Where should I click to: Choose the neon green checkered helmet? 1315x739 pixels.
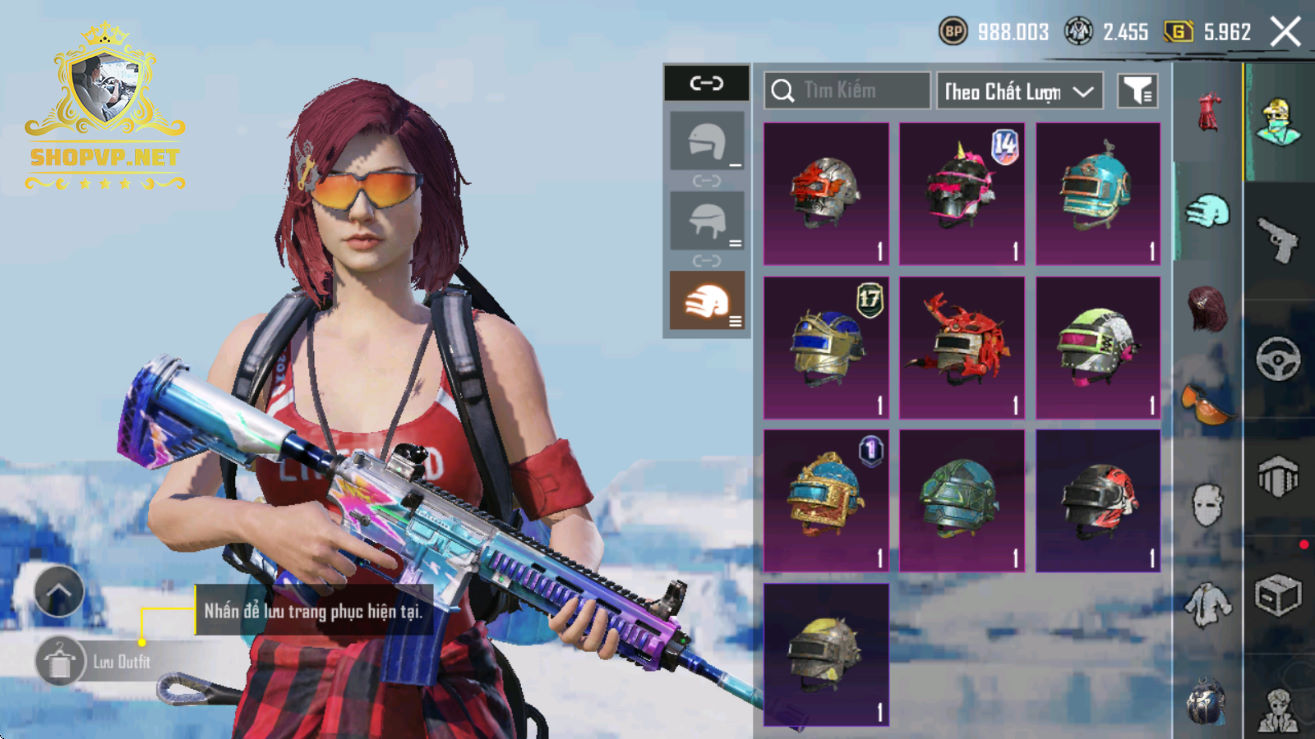click(1098, 347)
